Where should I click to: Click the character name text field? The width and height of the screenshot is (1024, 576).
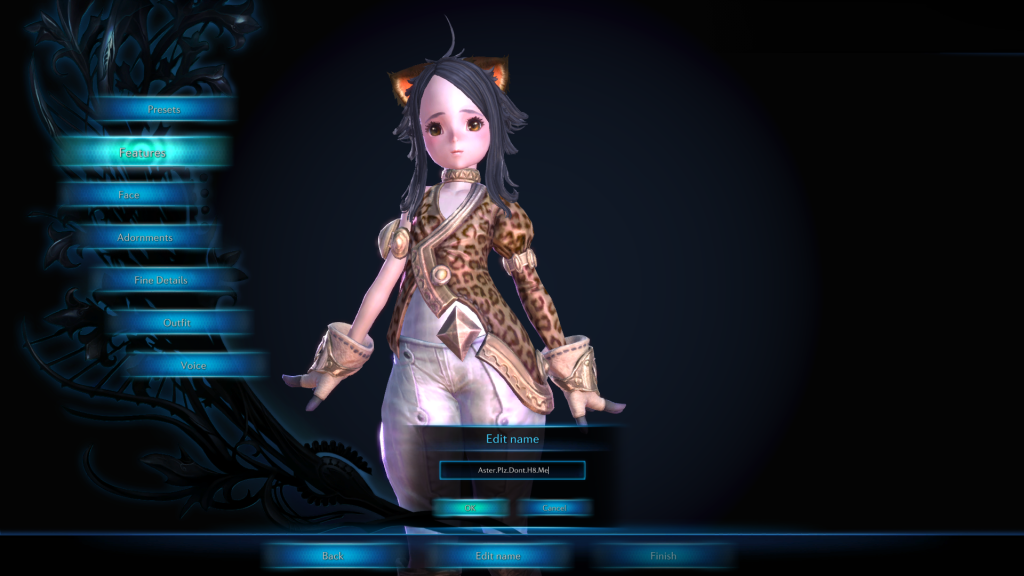tap(512, 470)
